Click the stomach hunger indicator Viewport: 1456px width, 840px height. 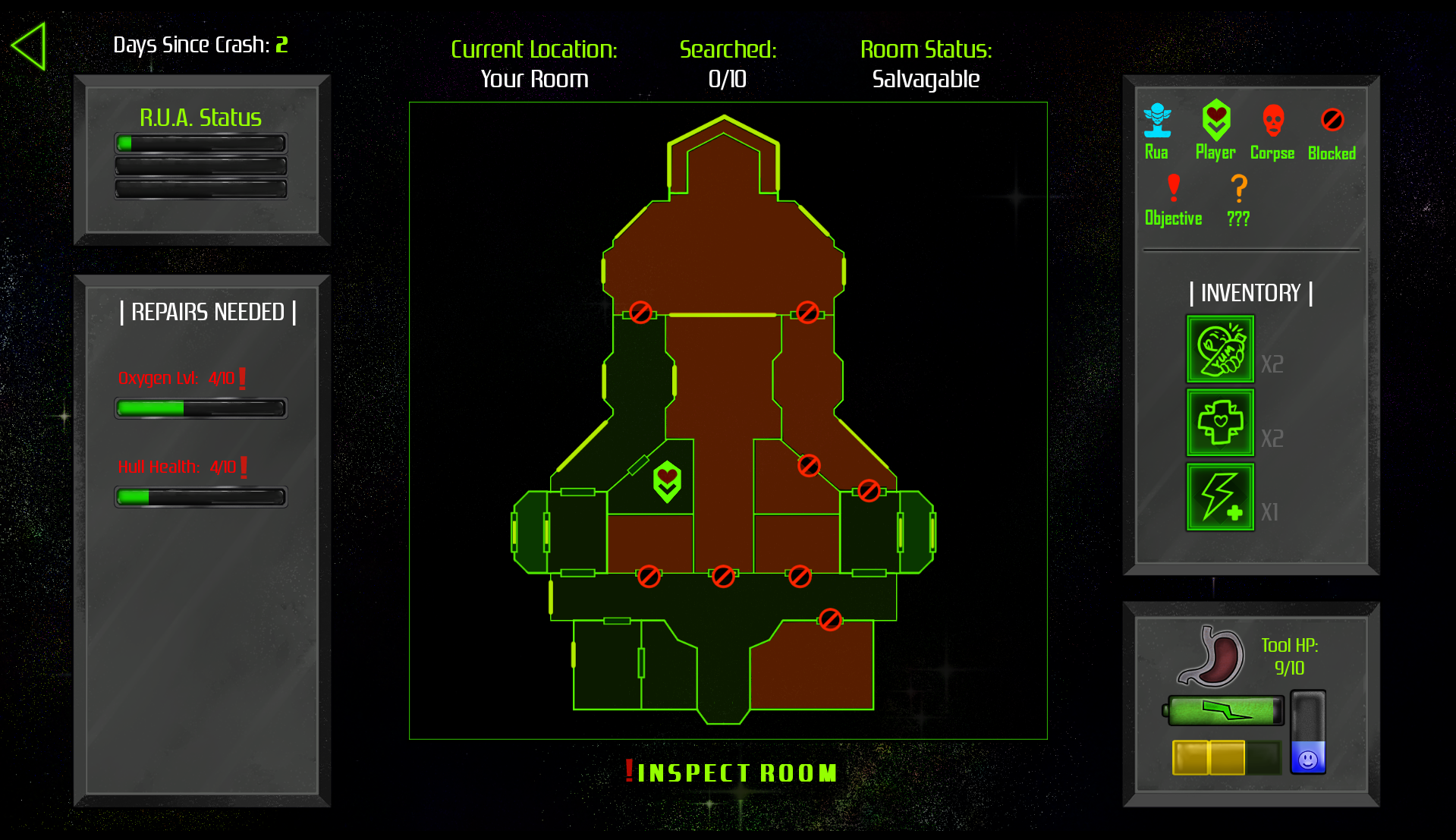click(1209, 657)
